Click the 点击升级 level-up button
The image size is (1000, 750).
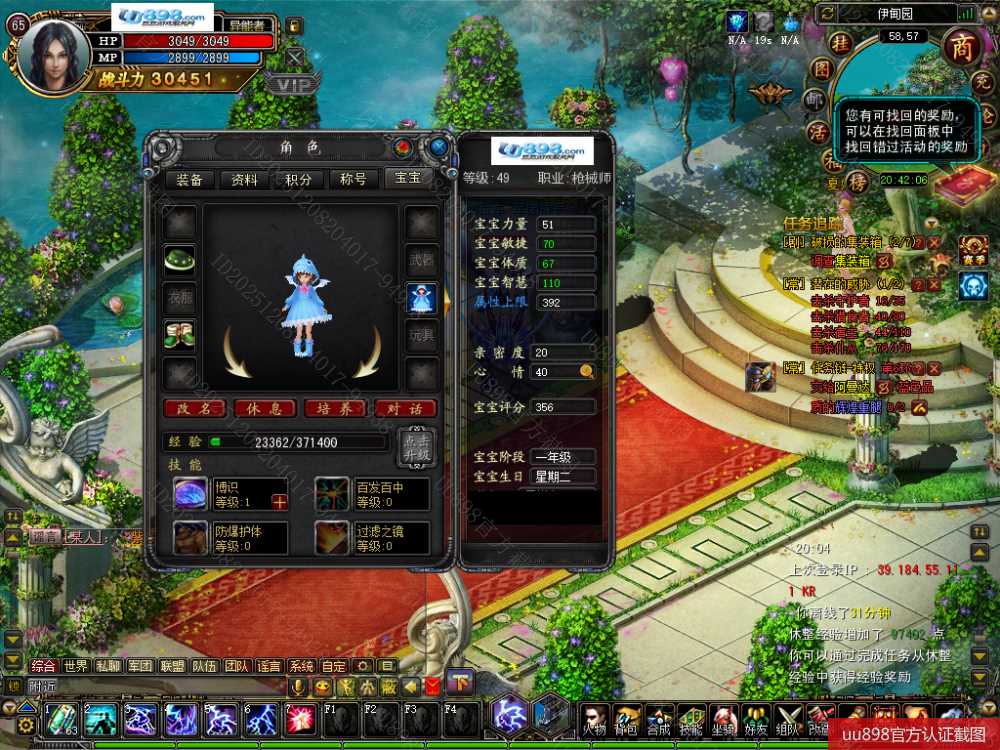[417, 446]
